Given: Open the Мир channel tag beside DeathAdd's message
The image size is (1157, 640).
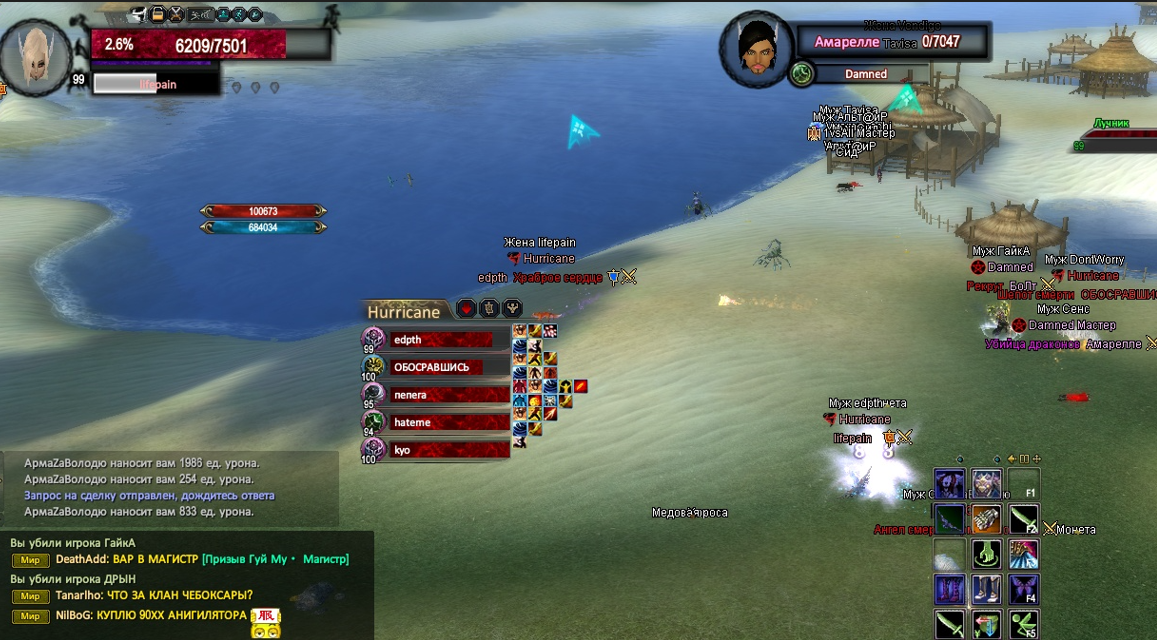Looking at the screenshot, I should 30,560.
